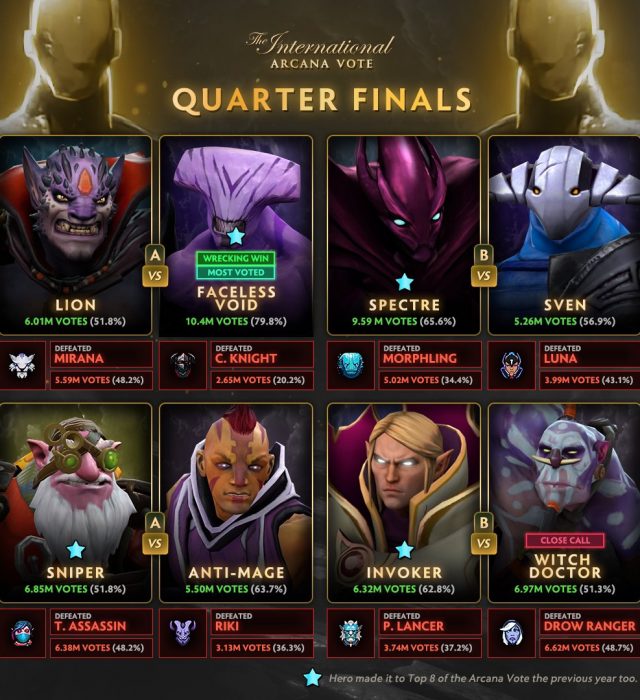
Task: Select the defeated Riki icon
Action: [x=183, y=633]
